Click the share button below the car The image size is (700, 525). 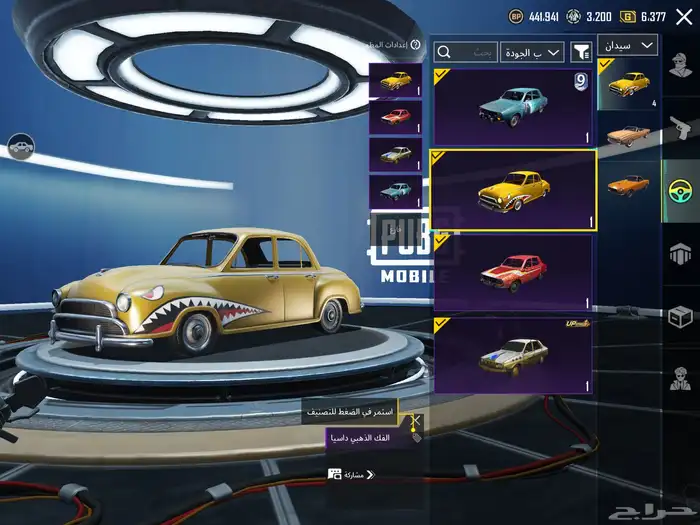[x=351, y=474]
